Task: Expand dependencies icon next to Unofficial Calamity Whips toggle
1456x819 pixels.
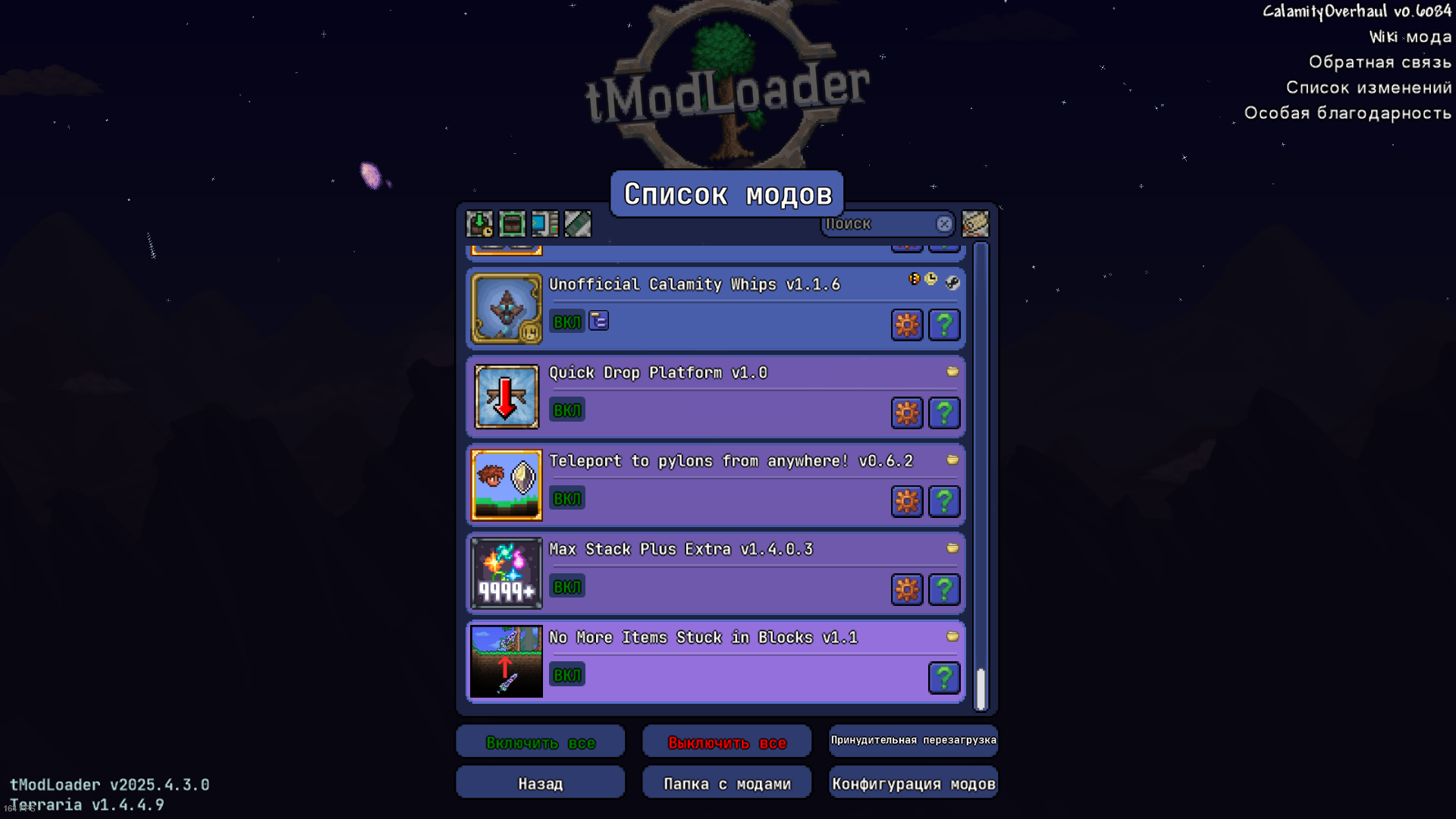Action: point(599,321)
